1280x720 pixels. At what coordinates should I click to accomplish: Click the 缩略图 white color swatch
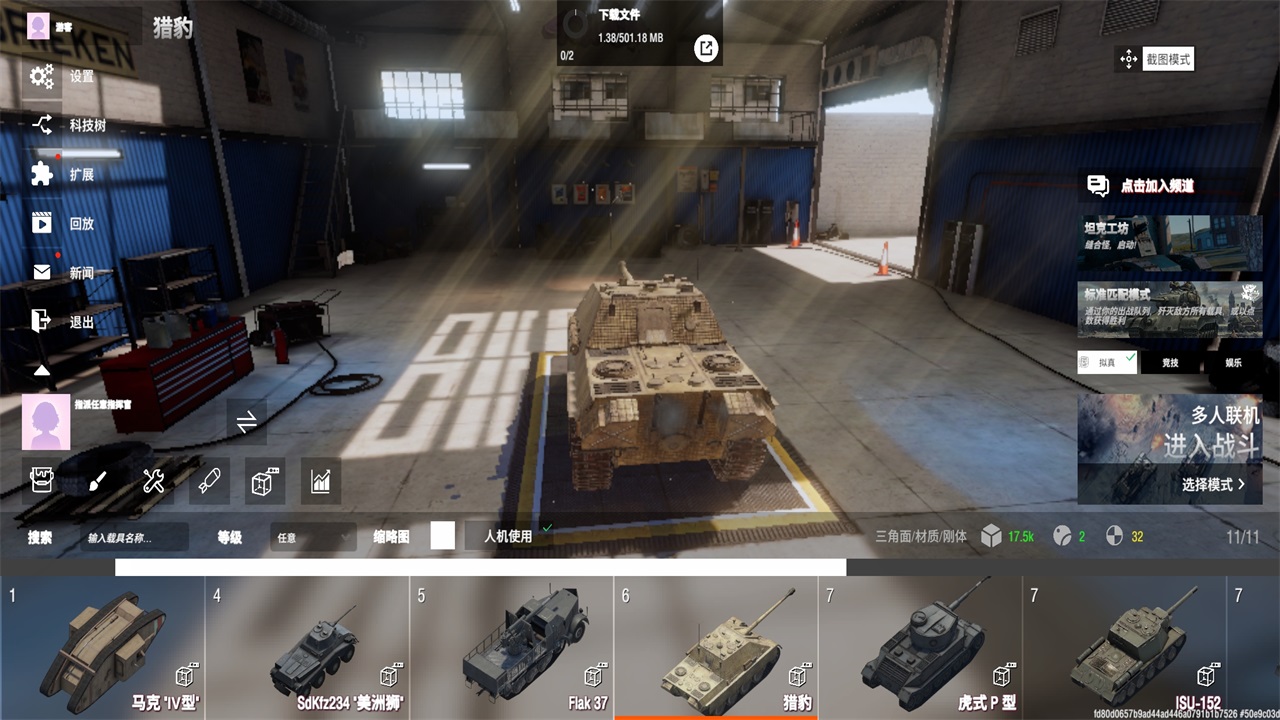440,537
